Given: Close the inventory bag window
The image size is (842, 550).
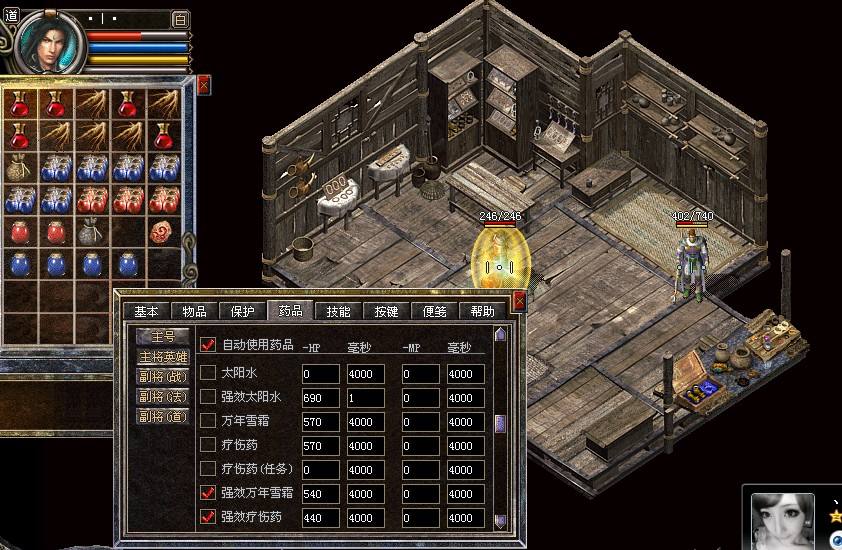Looking at the screenshot, I should pyautogui.click(x=204, y=85).
